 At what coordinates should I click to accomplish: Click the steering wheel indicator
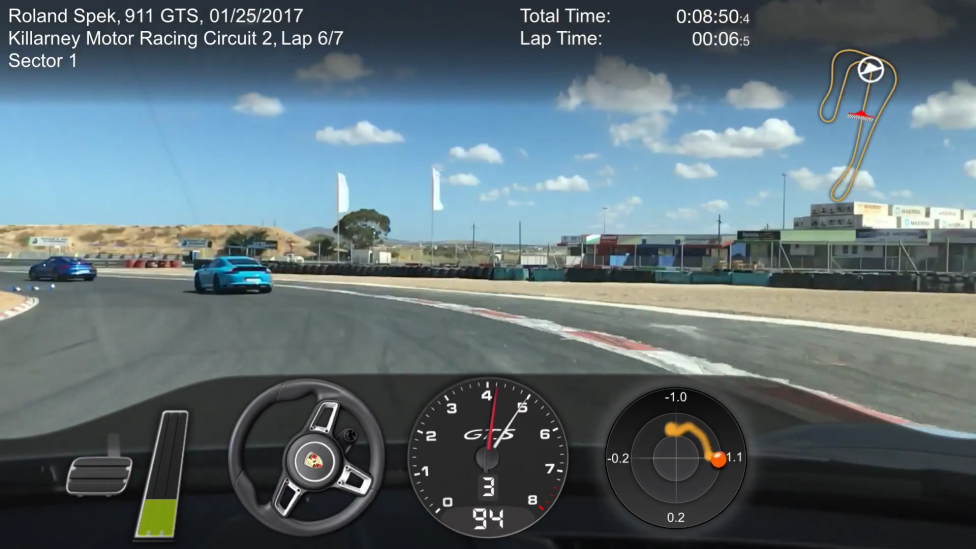tap(306, 457)
